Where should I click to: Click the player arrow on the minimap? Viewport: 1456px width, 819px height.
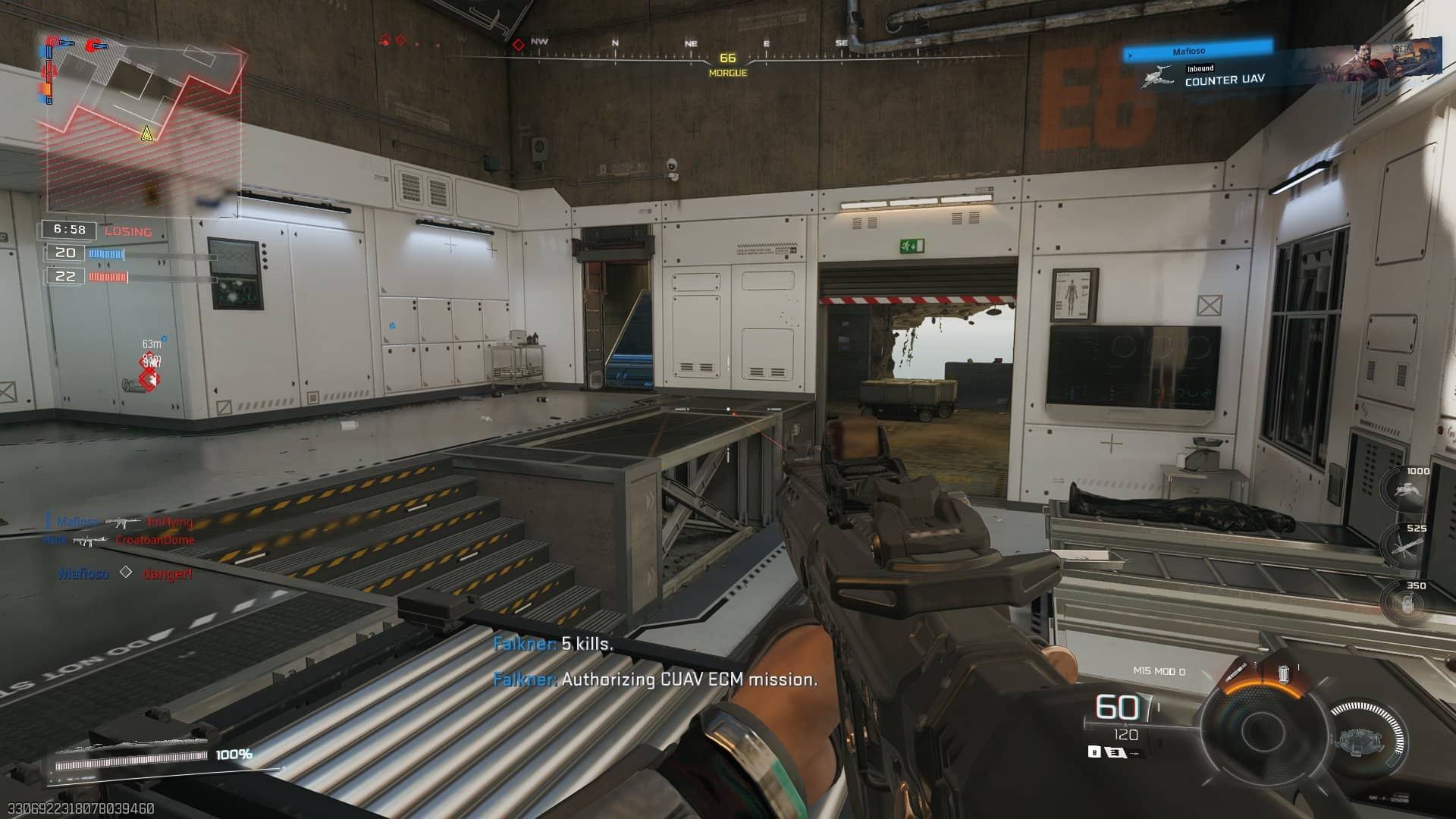pos(147,134)
